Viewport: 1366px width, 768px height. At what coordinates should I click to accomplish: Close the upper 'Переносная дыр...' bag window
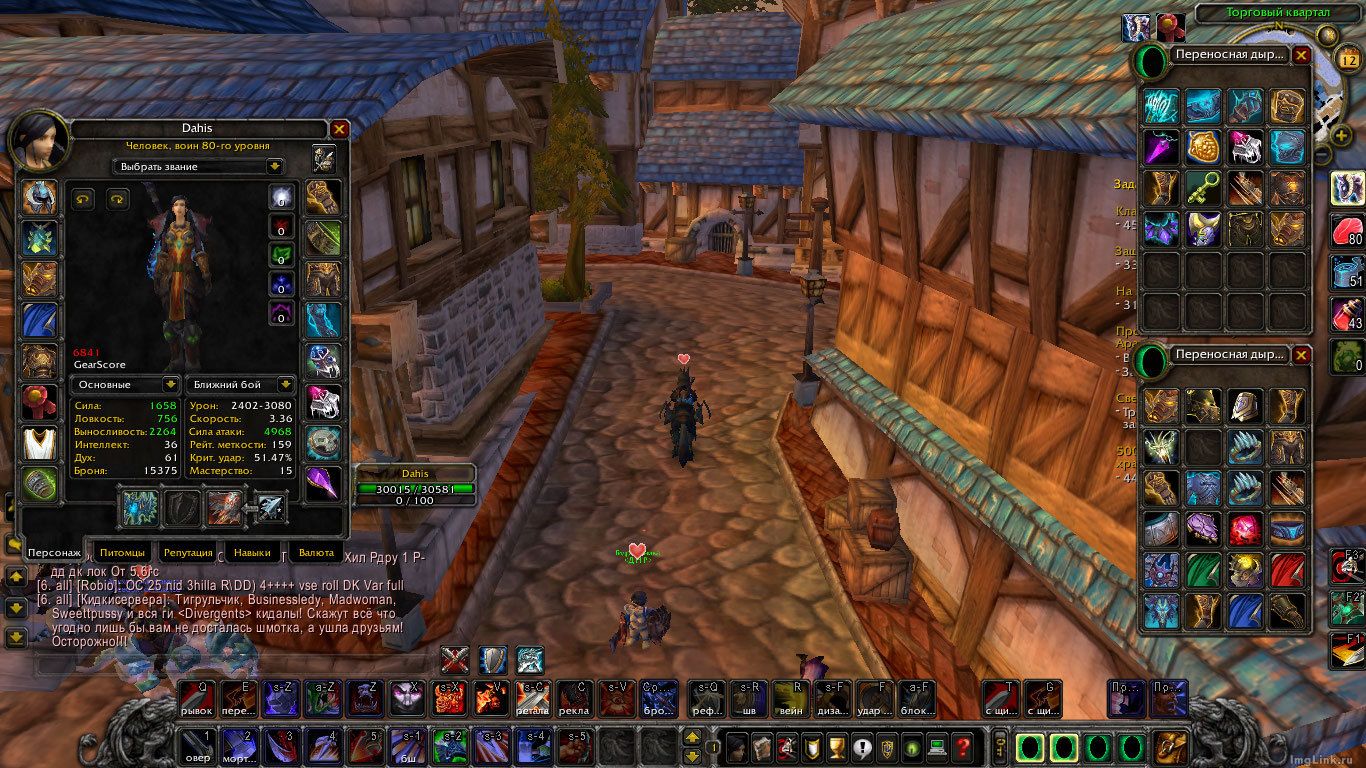pyautogui.click(x=1301, y=56)
